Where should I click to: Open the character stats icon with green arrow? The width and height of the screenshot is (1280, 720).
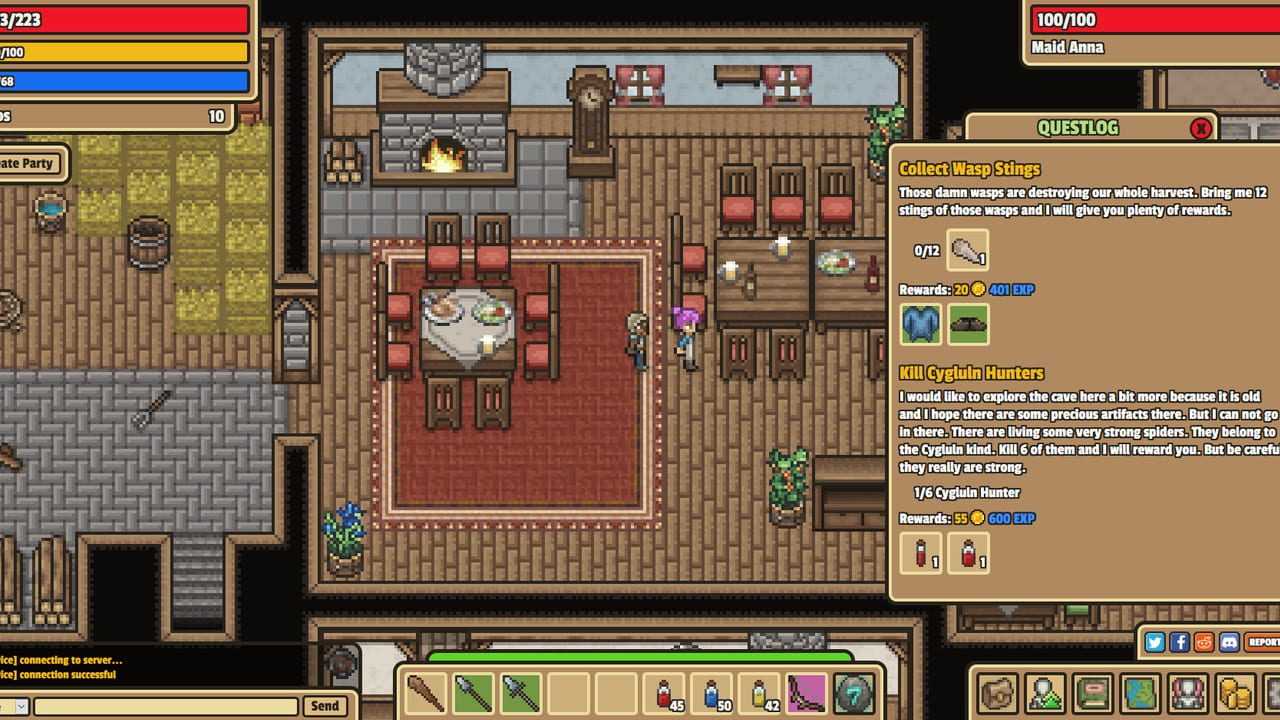[x=1045, y=693]
